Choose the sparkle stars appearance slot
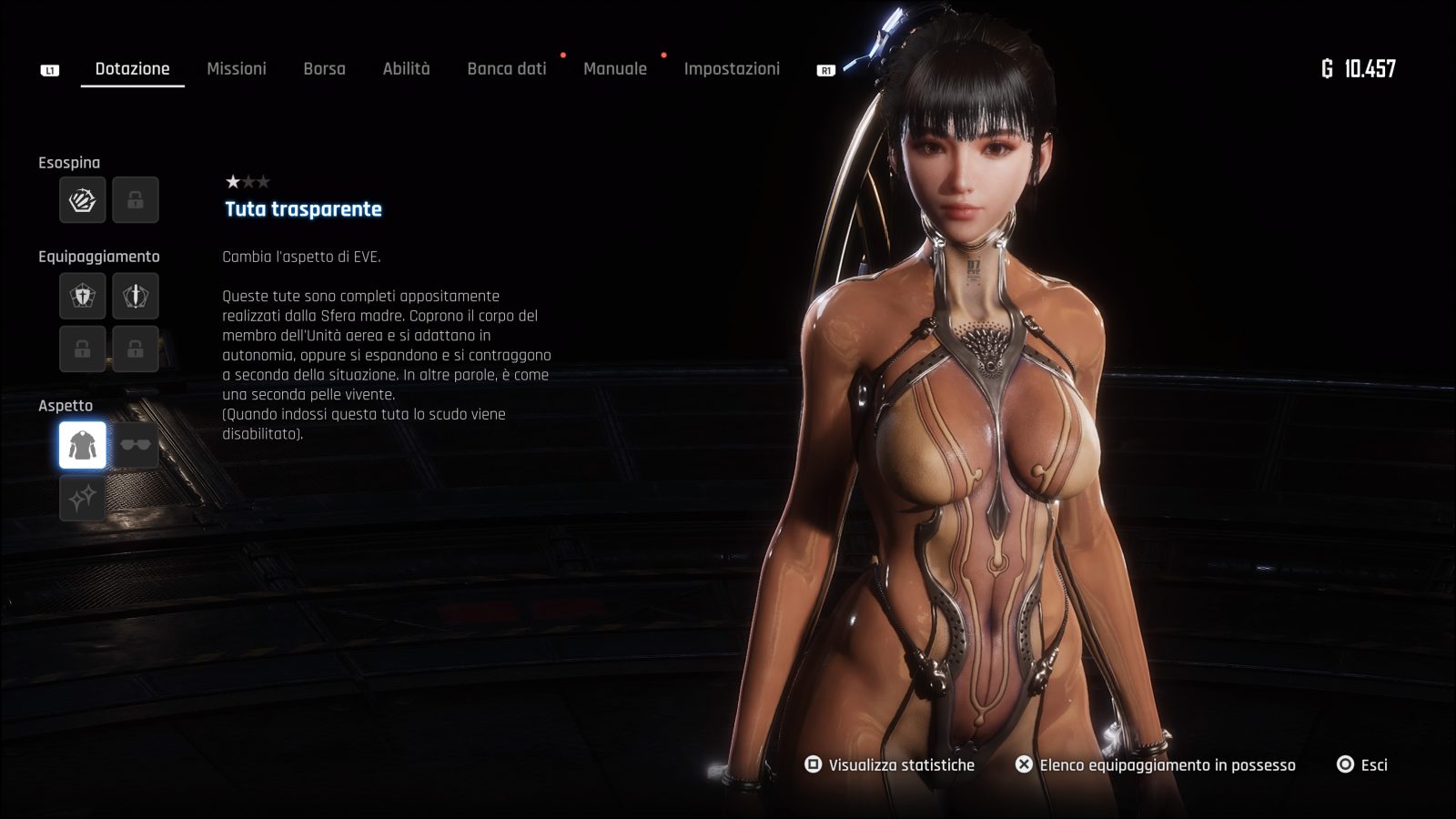Screen dimensions: 1456x819 click(x=83, y=498)
